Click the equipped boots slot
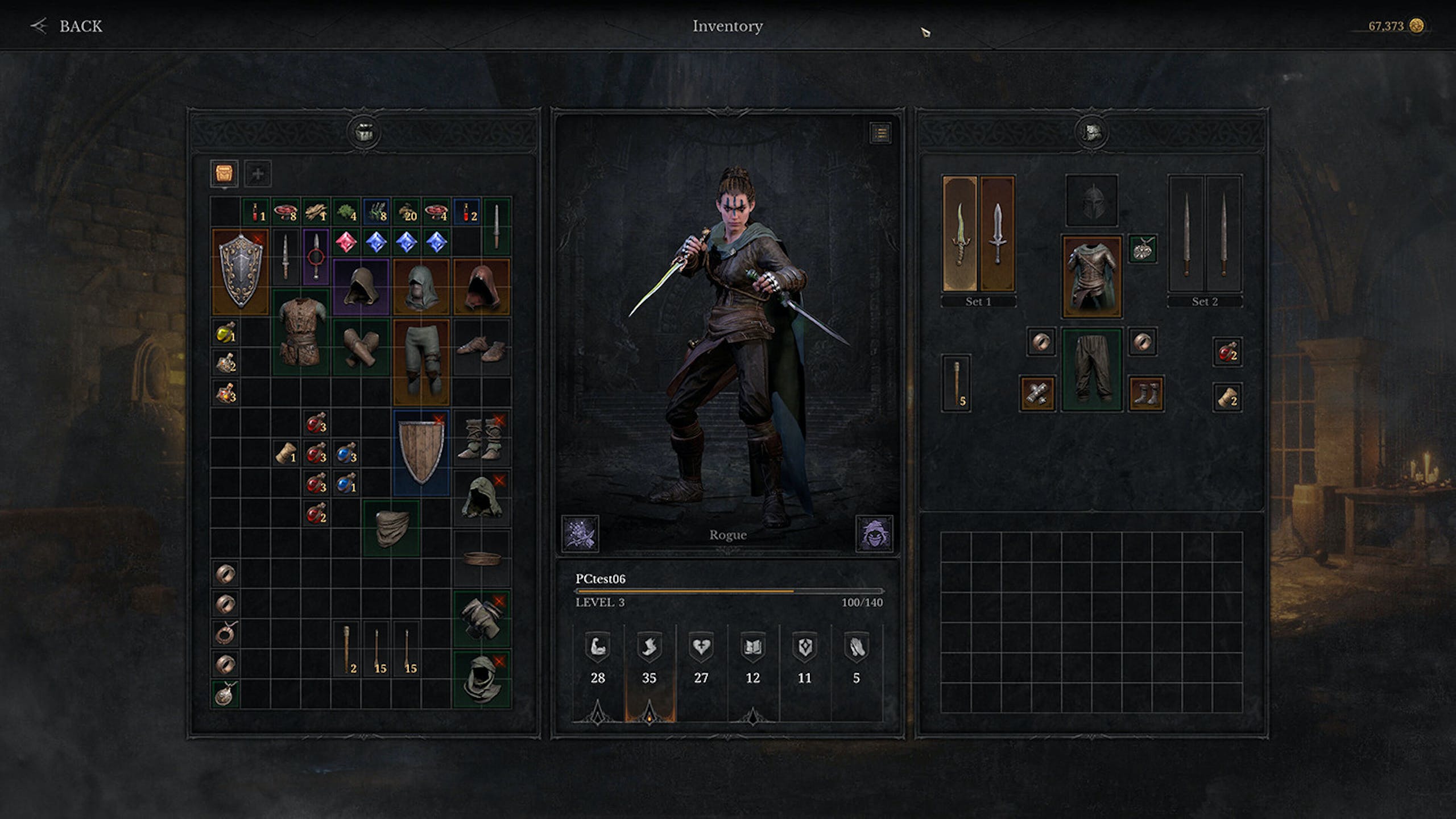Screen dimensions: 1456x819 pyautogui.click(x=1145, y=393)
